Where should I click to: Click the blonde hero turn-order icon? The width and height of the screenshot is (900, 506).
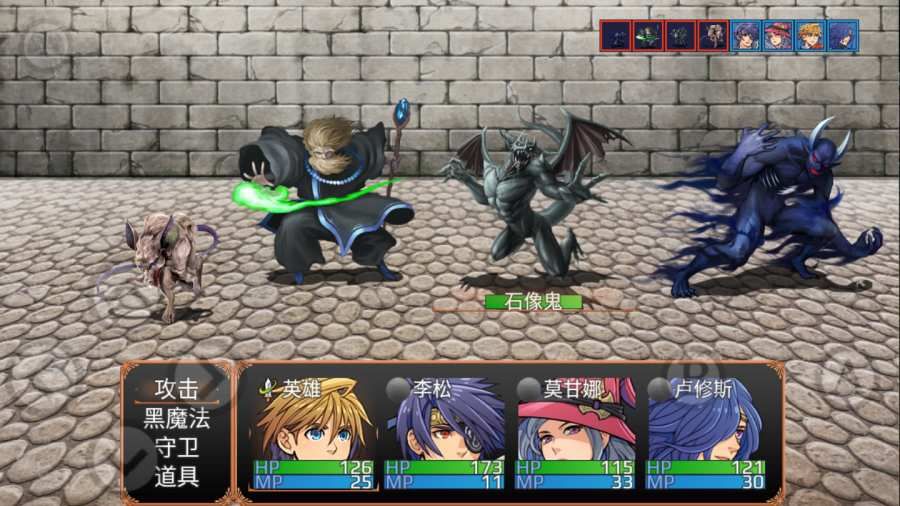click(809, 36)
